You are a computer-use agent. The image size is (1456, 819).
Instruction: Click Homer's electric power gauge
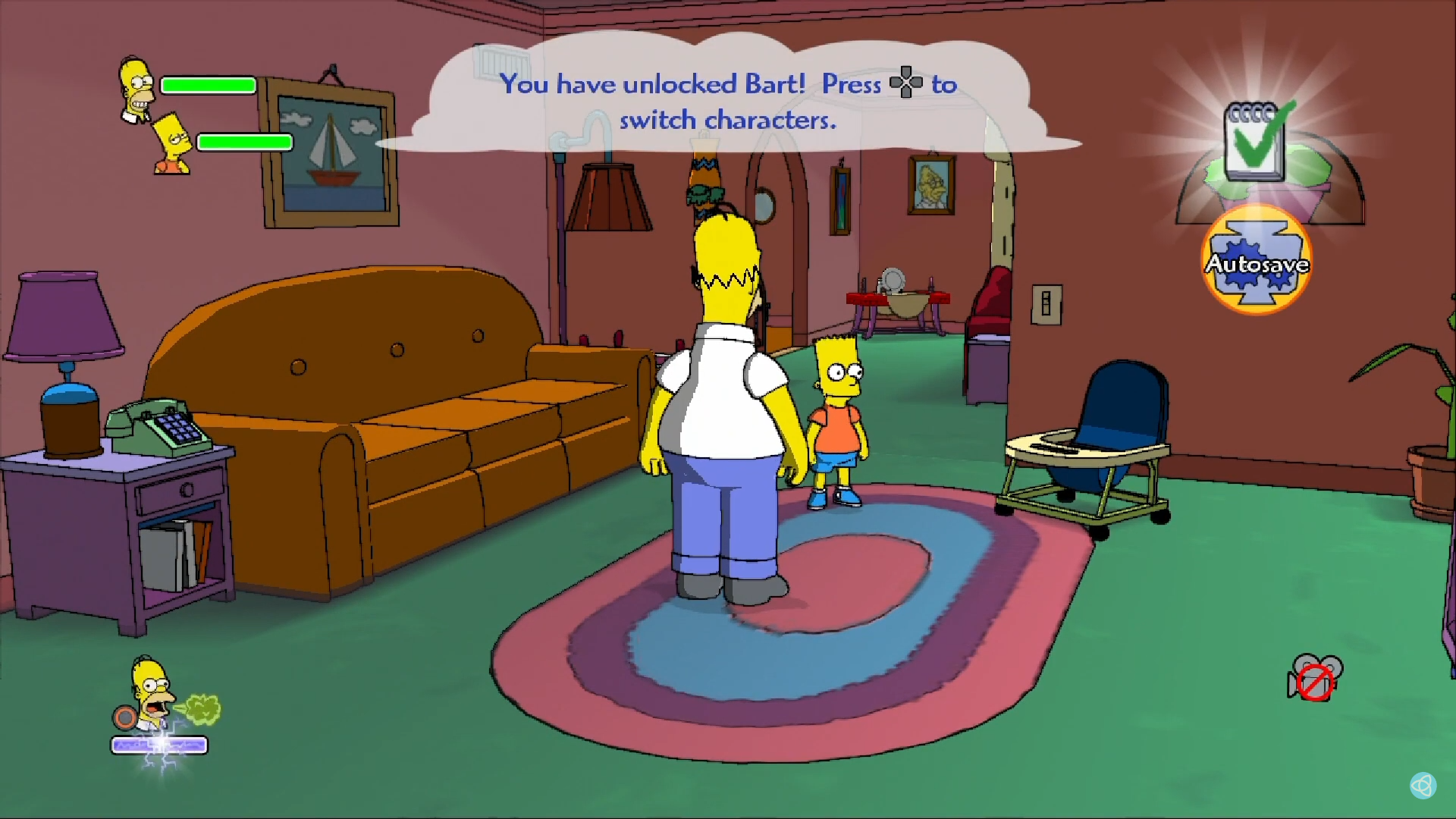(x=161, y=745)
